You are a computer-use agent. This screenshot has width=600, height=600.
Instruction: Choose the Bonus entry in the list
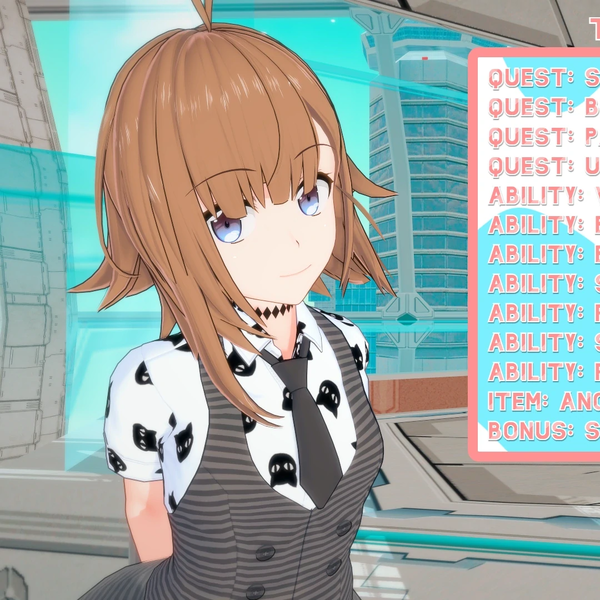click(x=540, y=432)
